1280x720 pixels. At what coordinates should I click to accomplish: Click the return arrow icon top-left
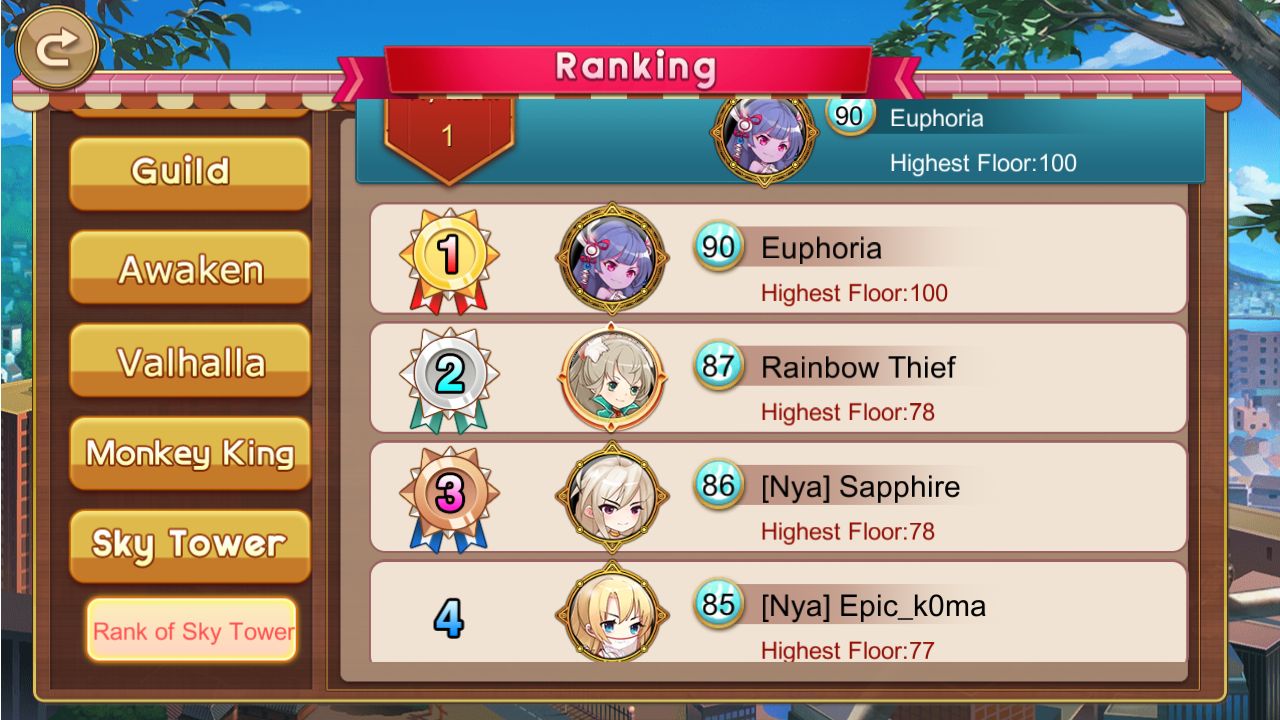tap(56, 46)
